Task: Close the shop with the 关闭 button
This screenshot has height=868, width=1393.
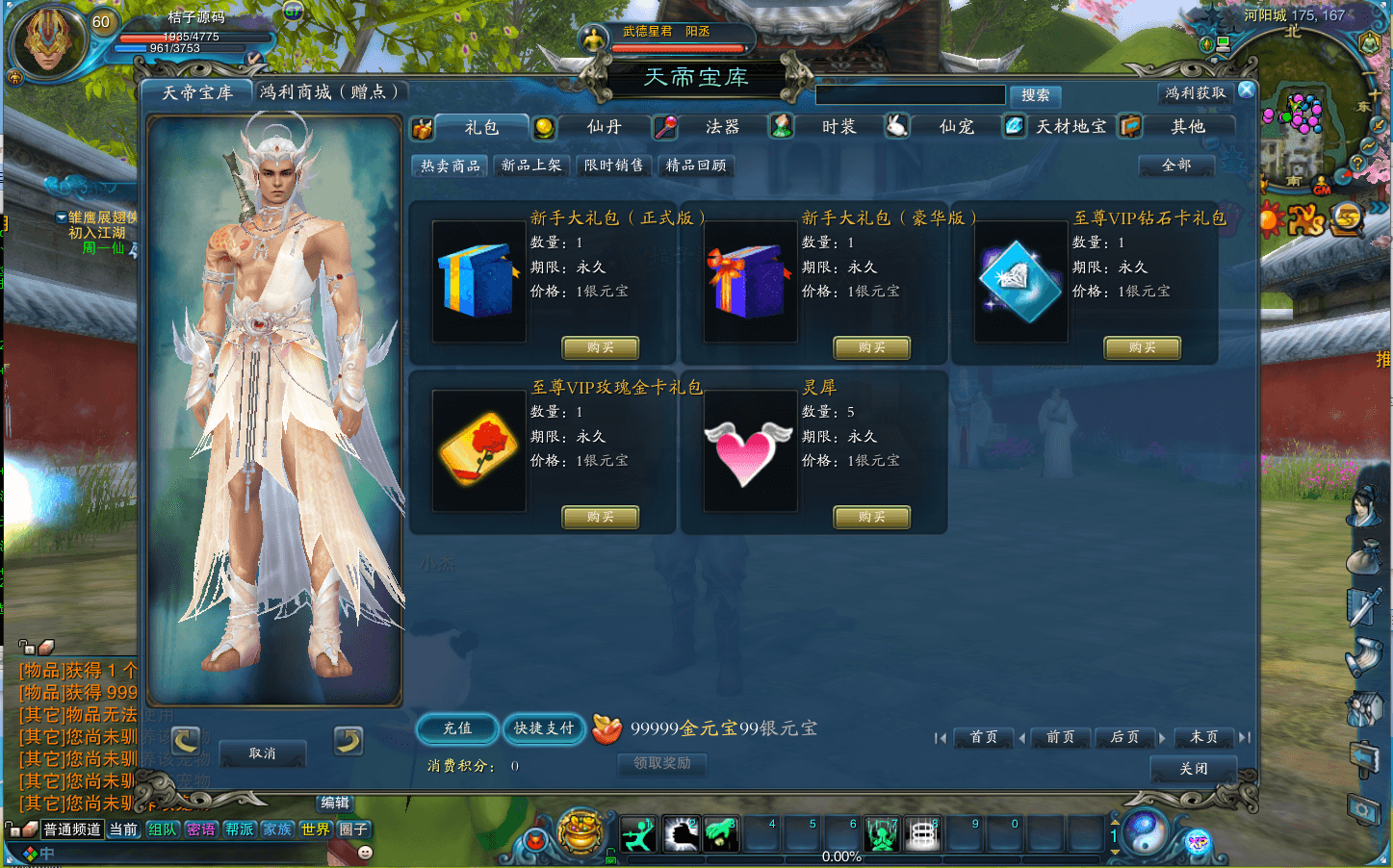Action: [1194, 769]
